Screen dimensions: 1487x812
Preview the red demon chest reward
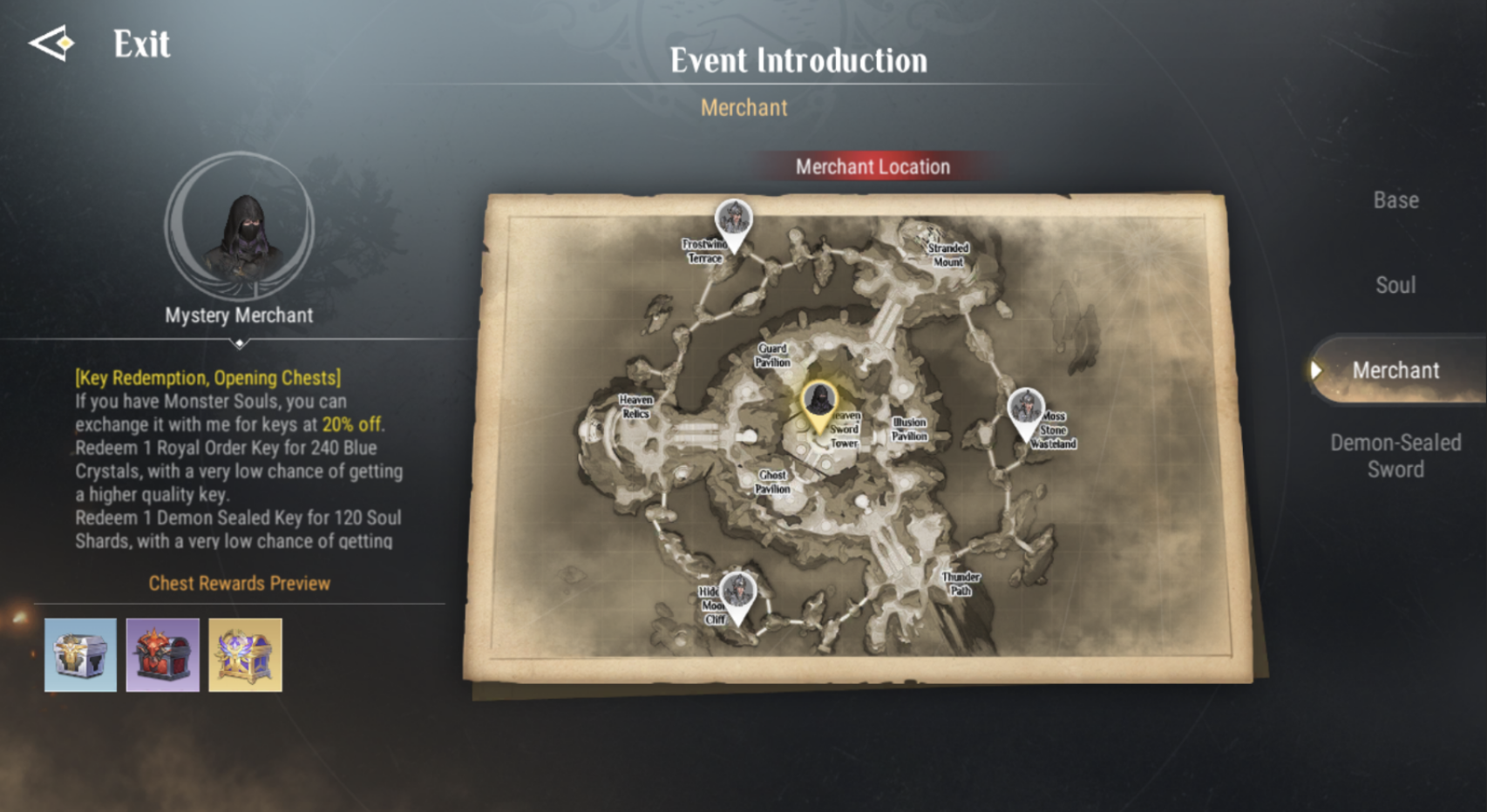coord(163,655)
